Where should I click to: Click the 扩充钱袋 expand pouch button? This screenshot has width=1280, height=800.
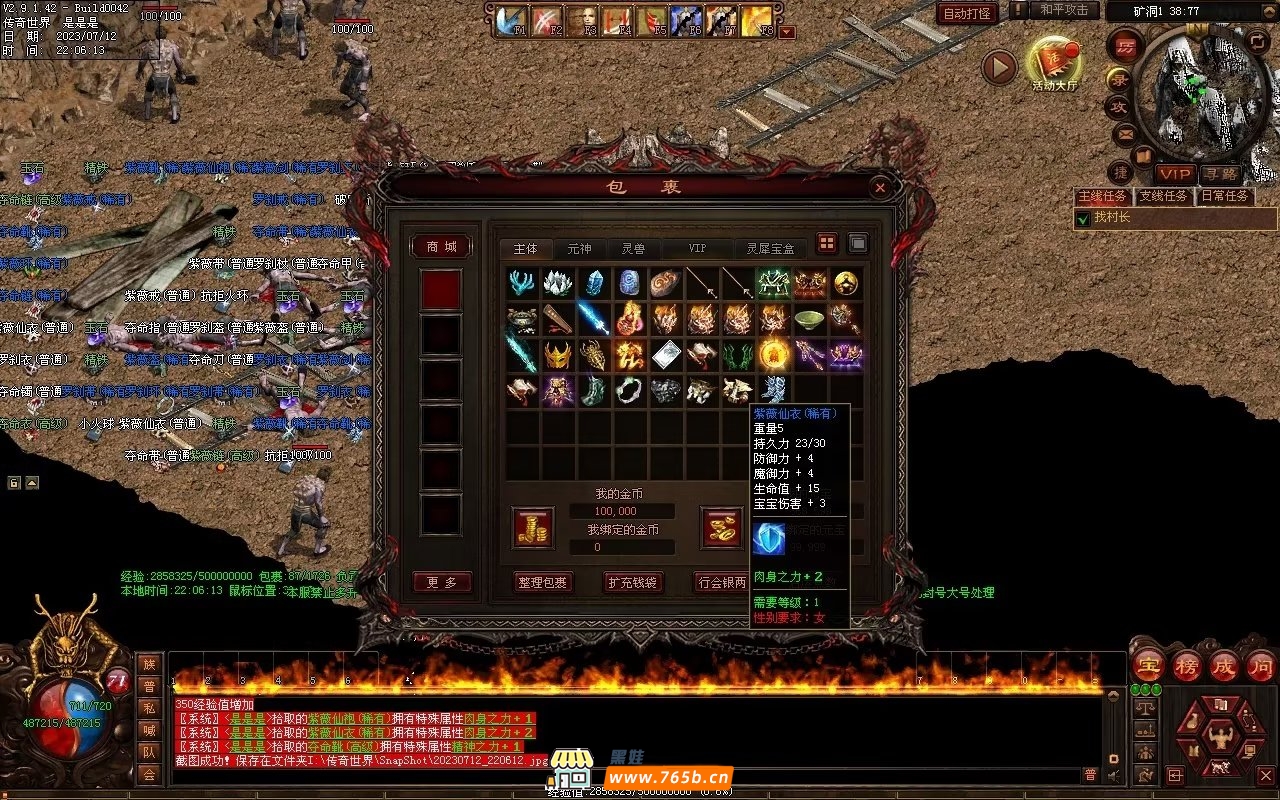point(632,582)
